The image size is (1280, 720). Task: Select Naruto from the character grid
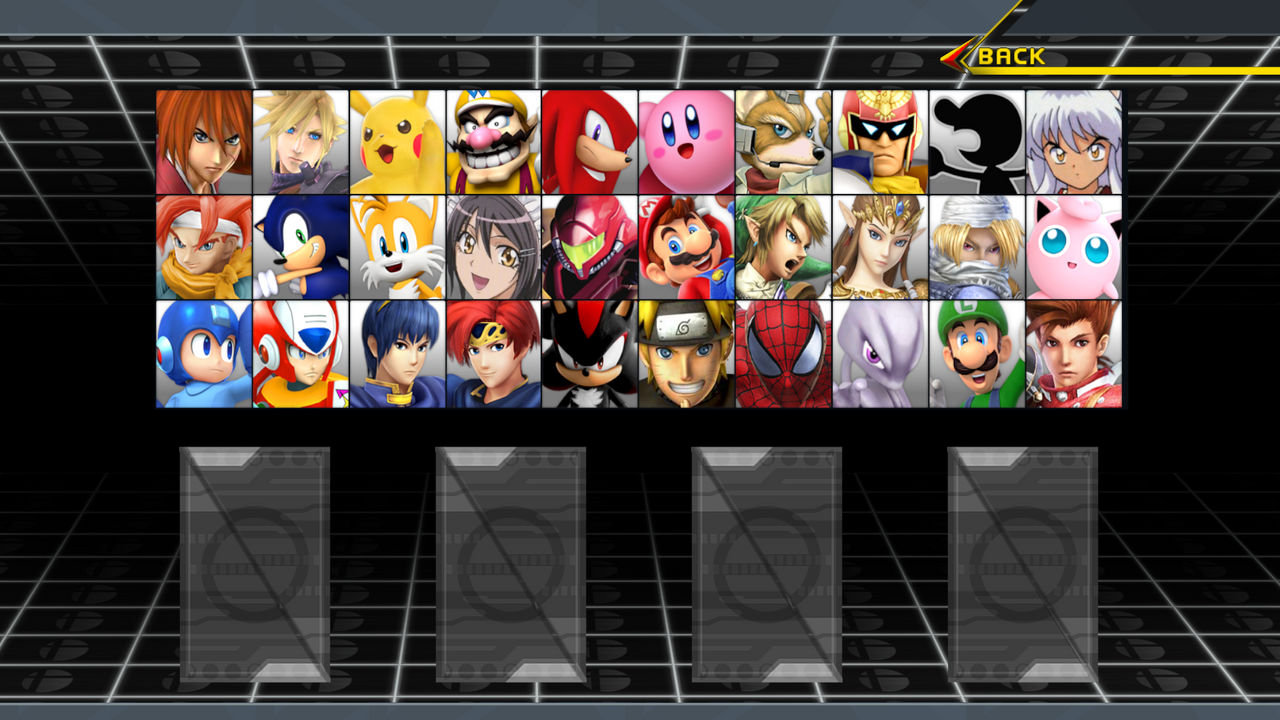pos(686,355)
